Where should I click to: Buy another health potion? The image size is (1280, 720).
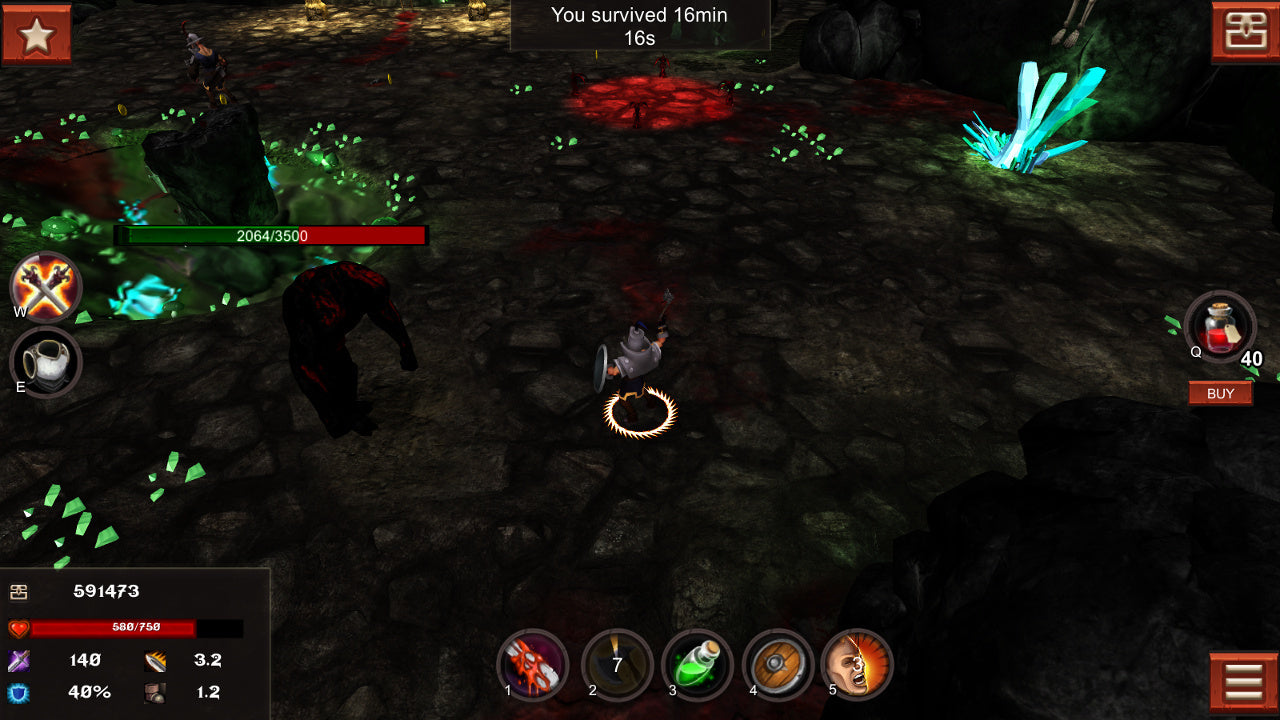pos(1220,393)
